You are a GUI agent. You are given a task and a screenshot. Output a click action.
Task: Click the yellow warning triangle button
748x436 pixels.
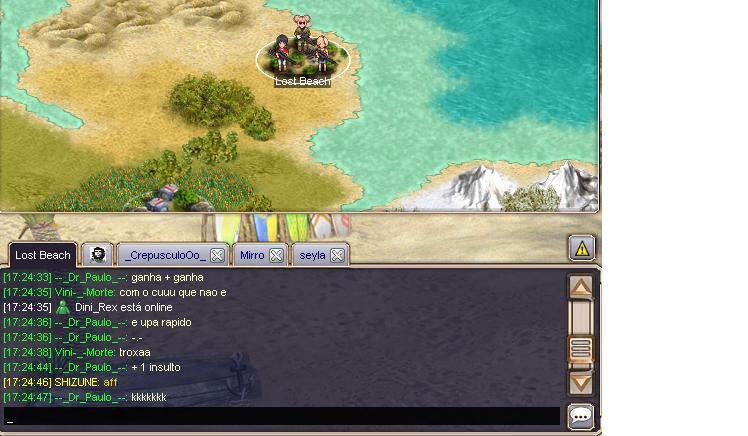coord(582,248)
